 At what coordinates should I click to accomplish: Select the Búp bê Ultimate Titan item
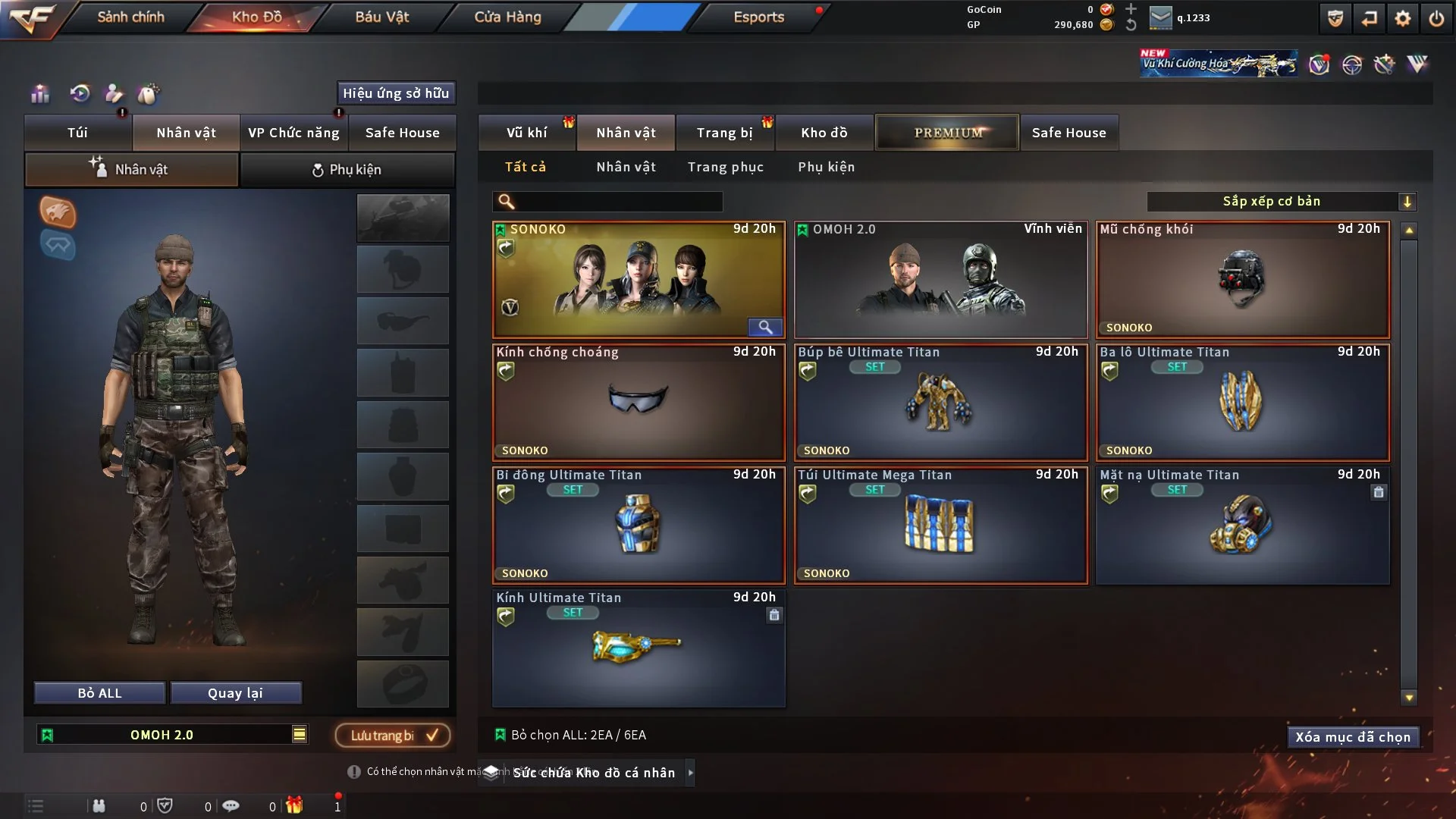click(940, 403)
